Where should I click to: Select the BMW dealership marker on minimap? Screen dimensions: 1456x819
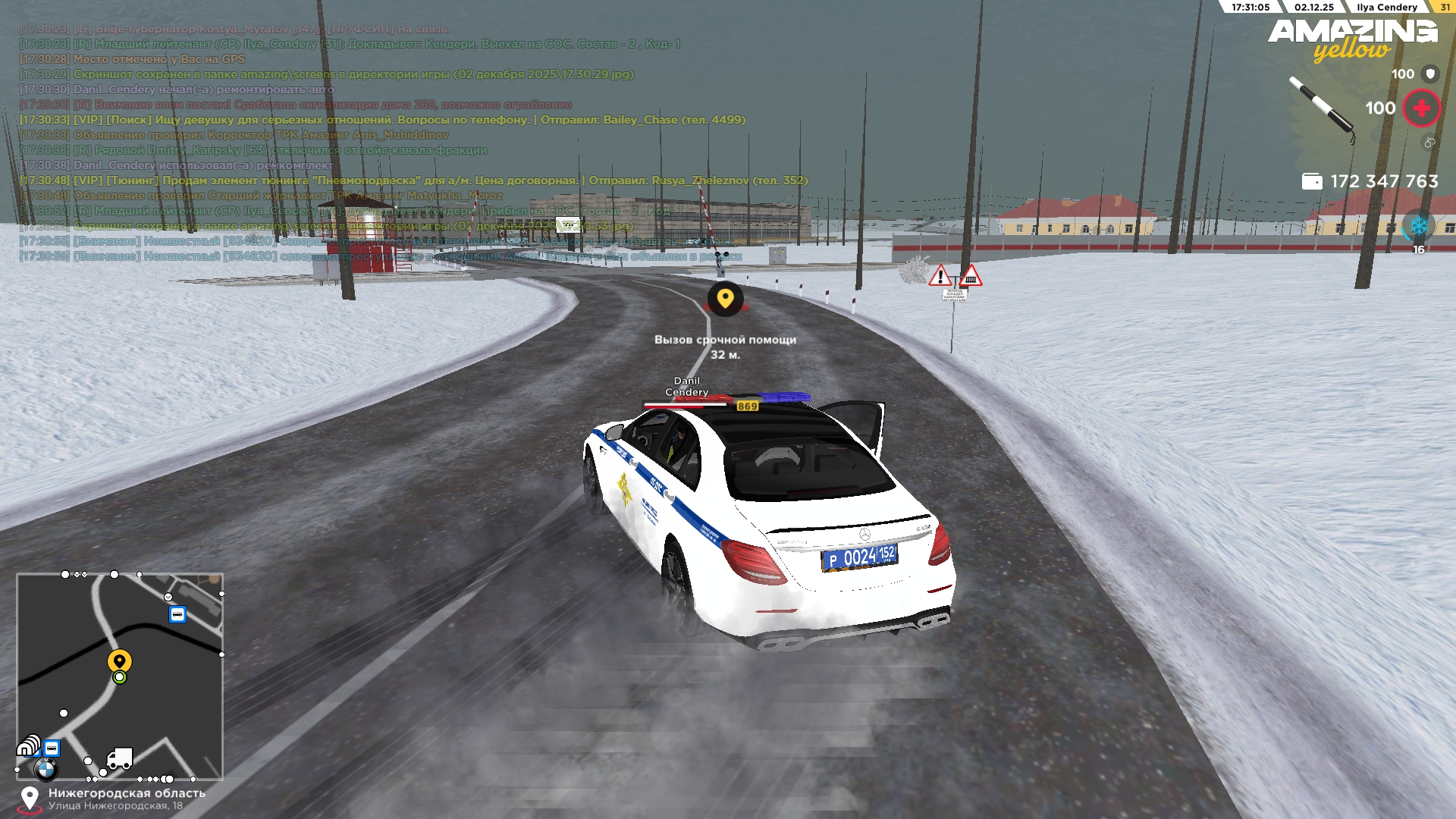tap(45, 770)
